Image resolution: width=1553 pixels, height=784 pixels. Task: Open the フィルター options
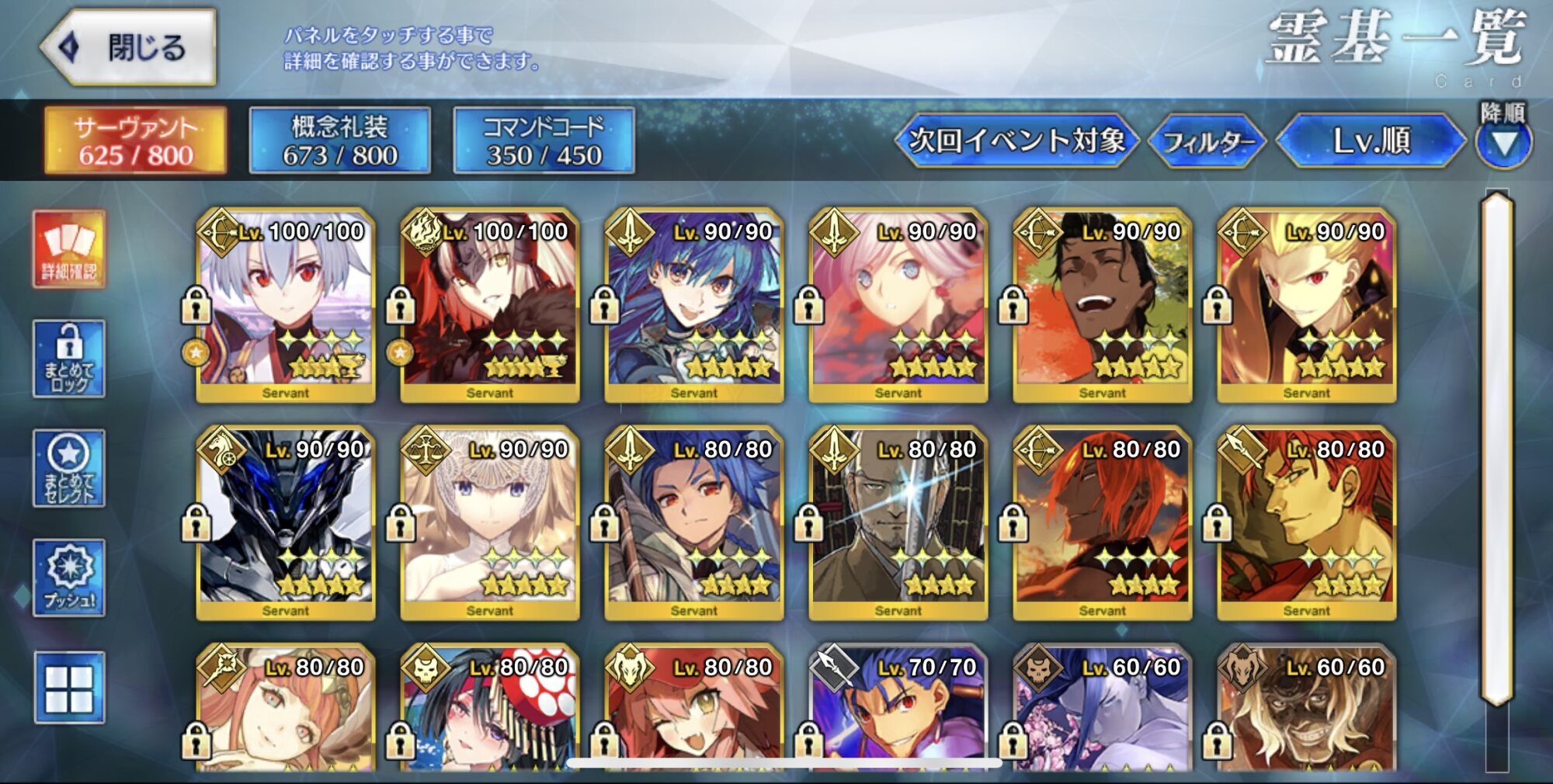pos(1207,141)
